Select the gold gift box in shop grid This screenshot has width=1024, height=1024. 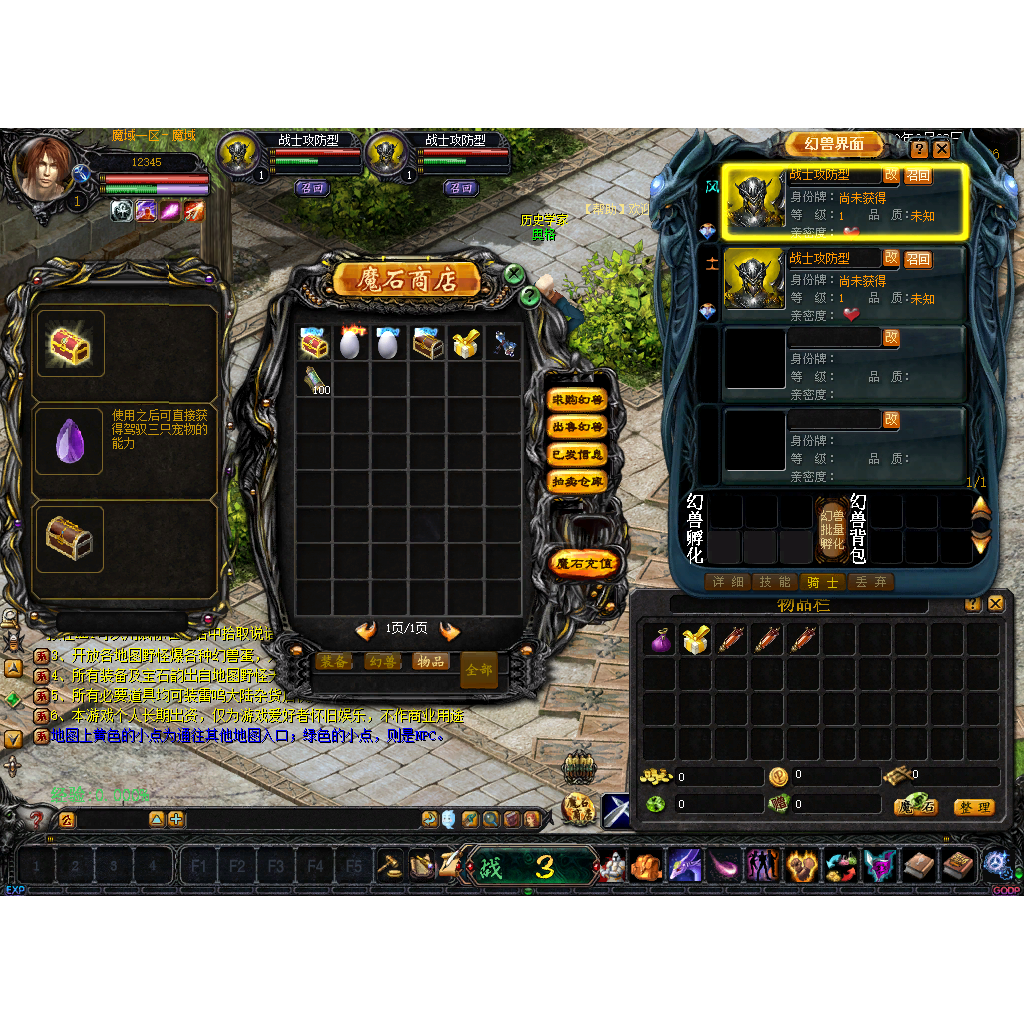[x=464, y=344]
